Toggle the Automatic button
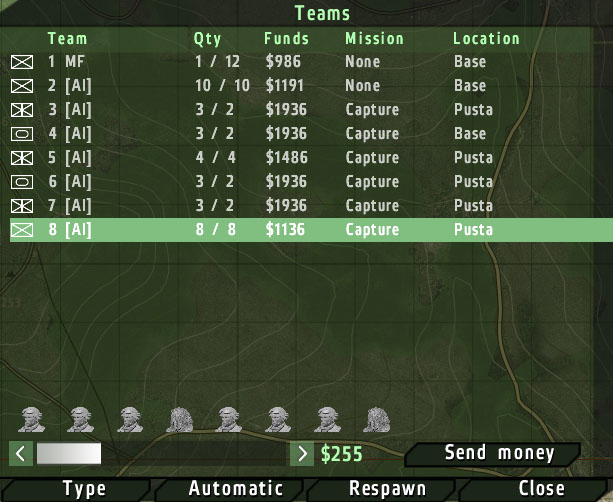Image resolution: width=613 pixels, height=502 pixels. (x=236, y=489)
